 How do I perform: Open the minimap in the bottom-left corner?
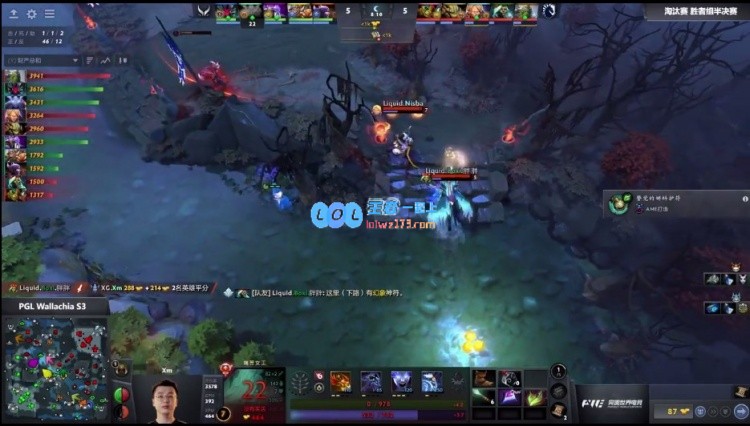53,367
